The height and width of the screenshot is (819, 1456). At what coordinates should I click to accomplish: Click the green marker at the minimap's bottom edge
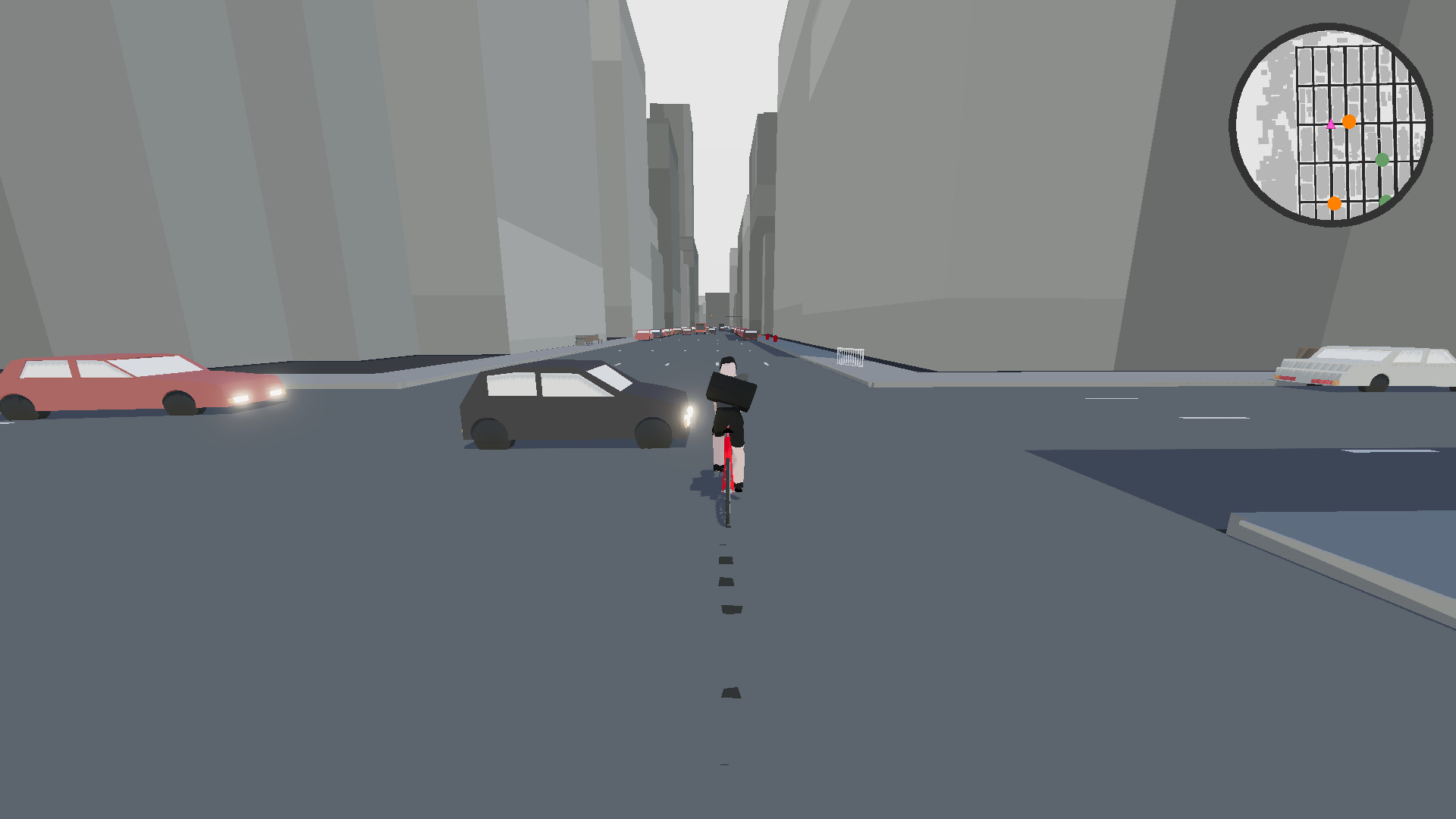1384,202
